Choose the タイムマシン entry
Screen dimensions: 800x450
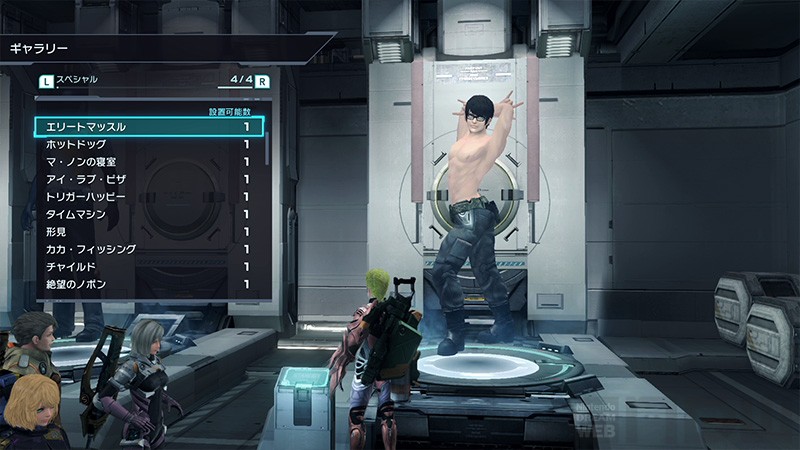(150, 214)
